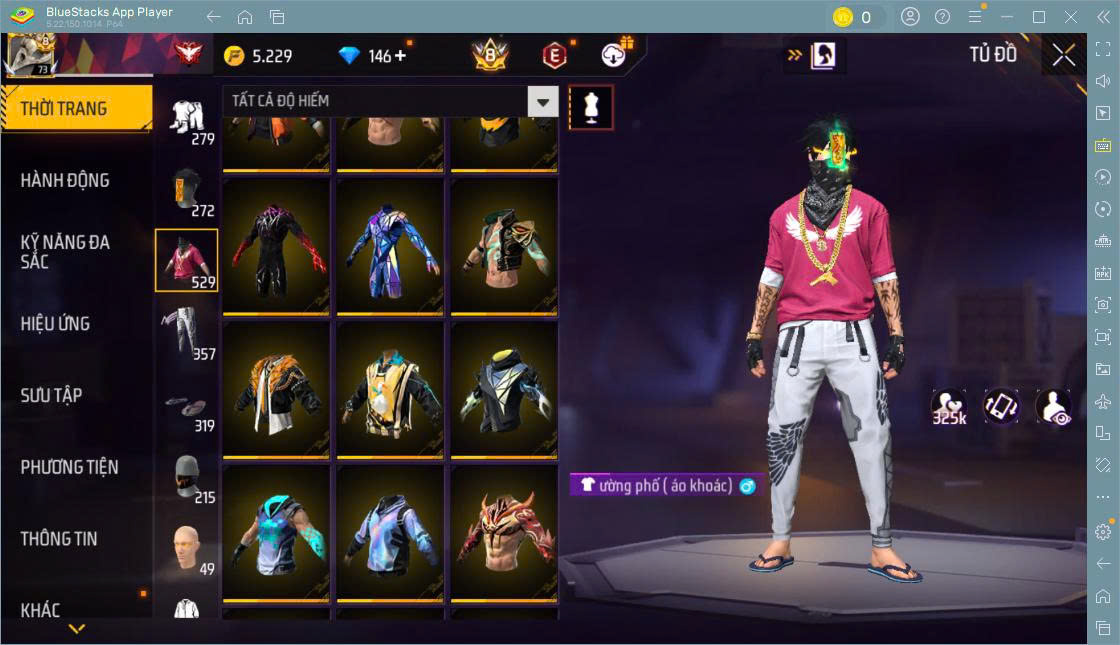
Task: Choose the Phương Tiện tab
Action: 70,467
